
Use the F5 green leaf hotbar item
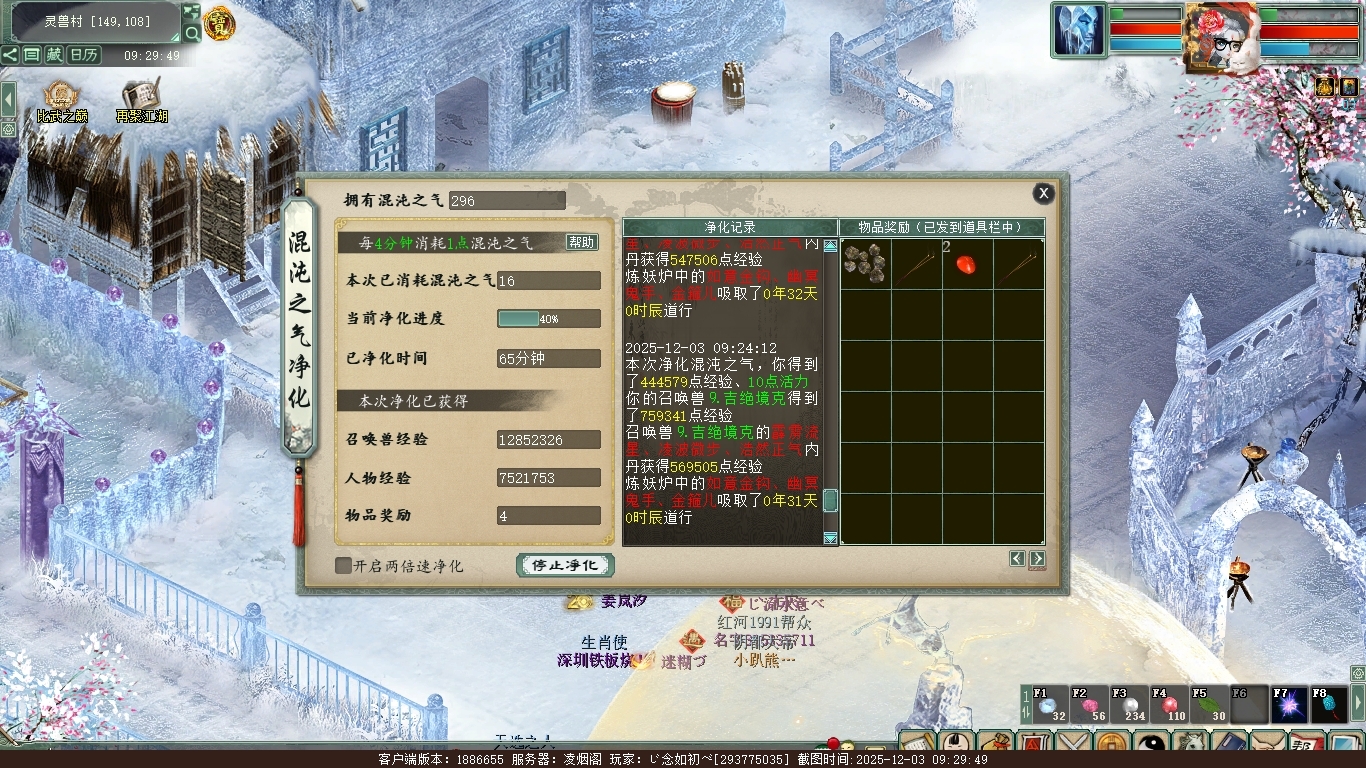click(x=1210, y=705)
